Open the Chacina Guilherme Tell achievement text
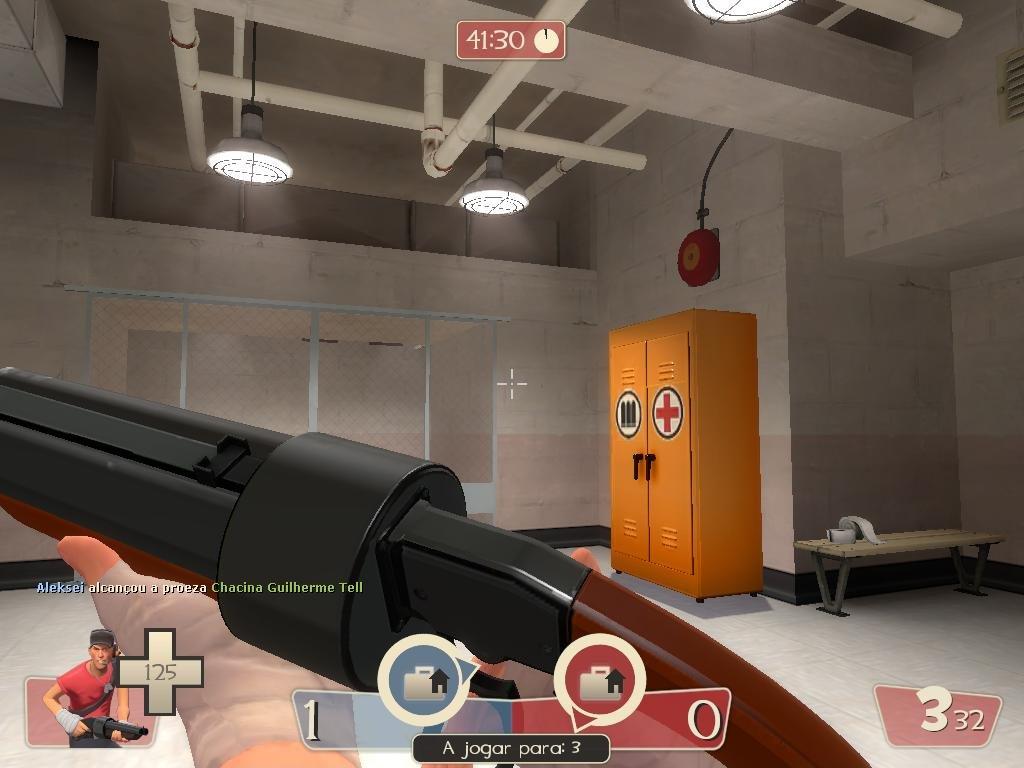Viewport: 1024px width, 768px height. (287, 588)
